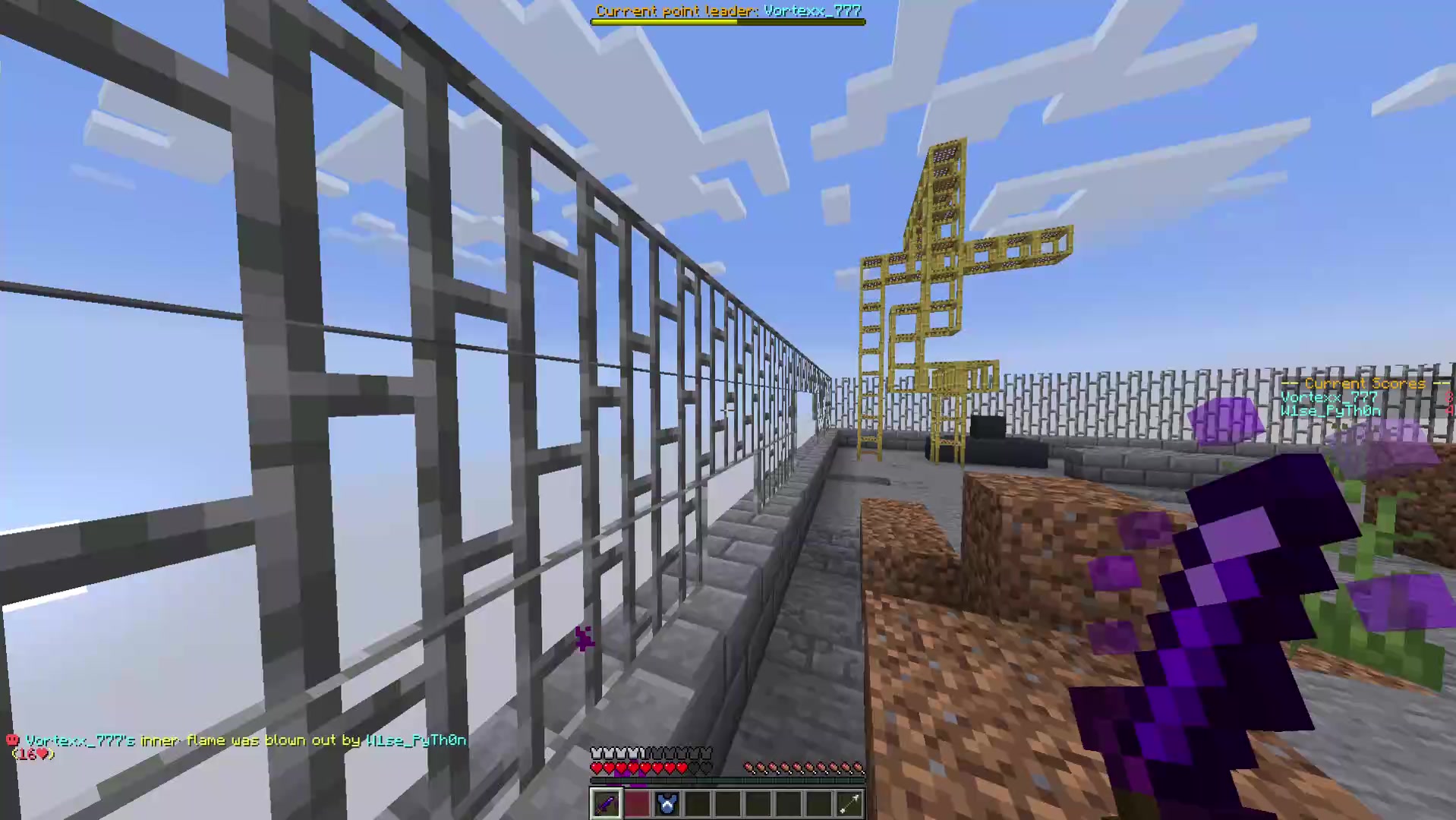Viewport: 1456px width, 820px height.
Task: Click the boss bar title Current point leader
Action: [x=676, y=11]
